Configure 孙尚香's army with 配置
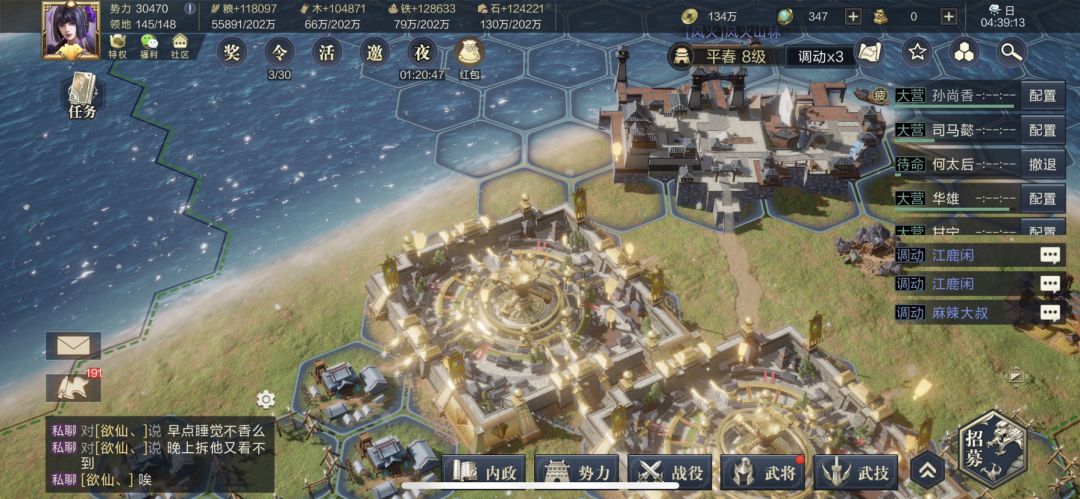Image resolution: width=1080 pixels, height=499 pixels. point(1042,96)
